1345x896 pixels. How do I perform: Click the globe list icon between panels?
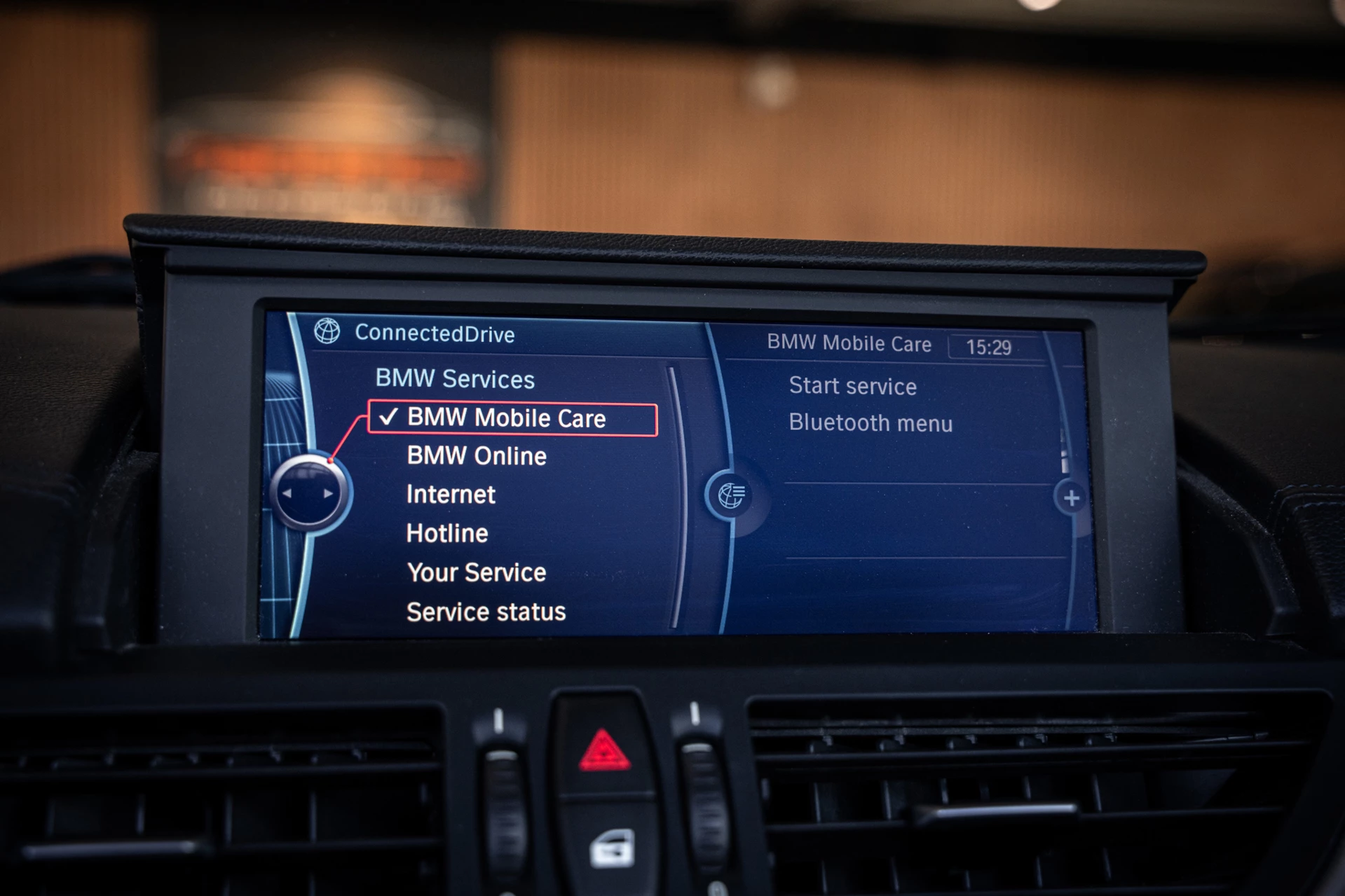[x=732, y=496]
